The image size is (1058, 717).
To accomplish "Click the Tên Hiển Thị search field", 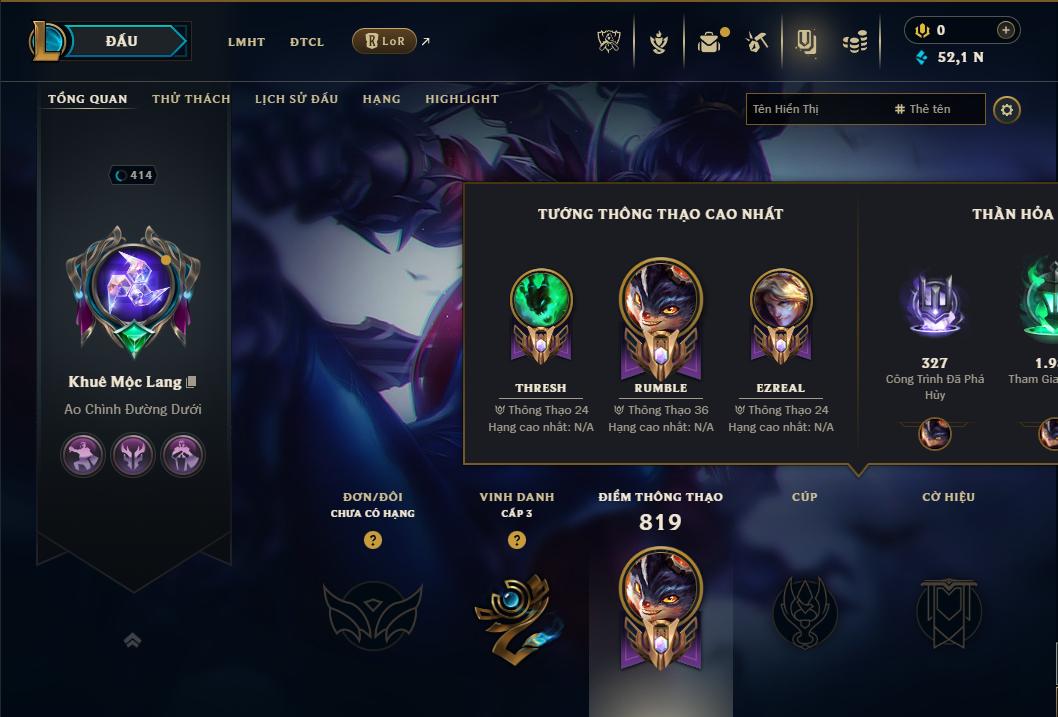I will click(815, 109).
